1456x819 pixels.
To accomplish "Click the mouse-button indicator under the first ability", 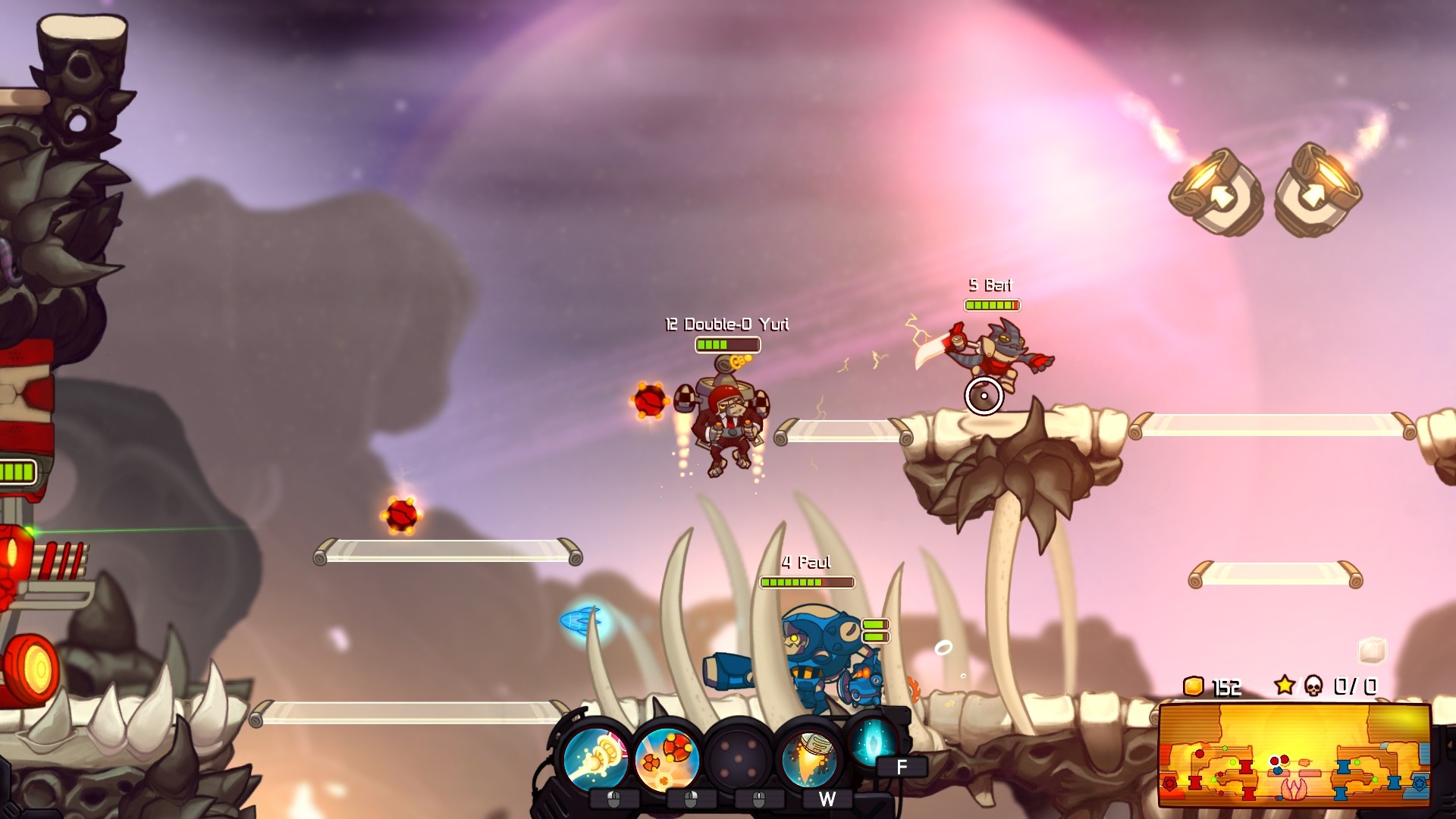I will coord(613,801).
